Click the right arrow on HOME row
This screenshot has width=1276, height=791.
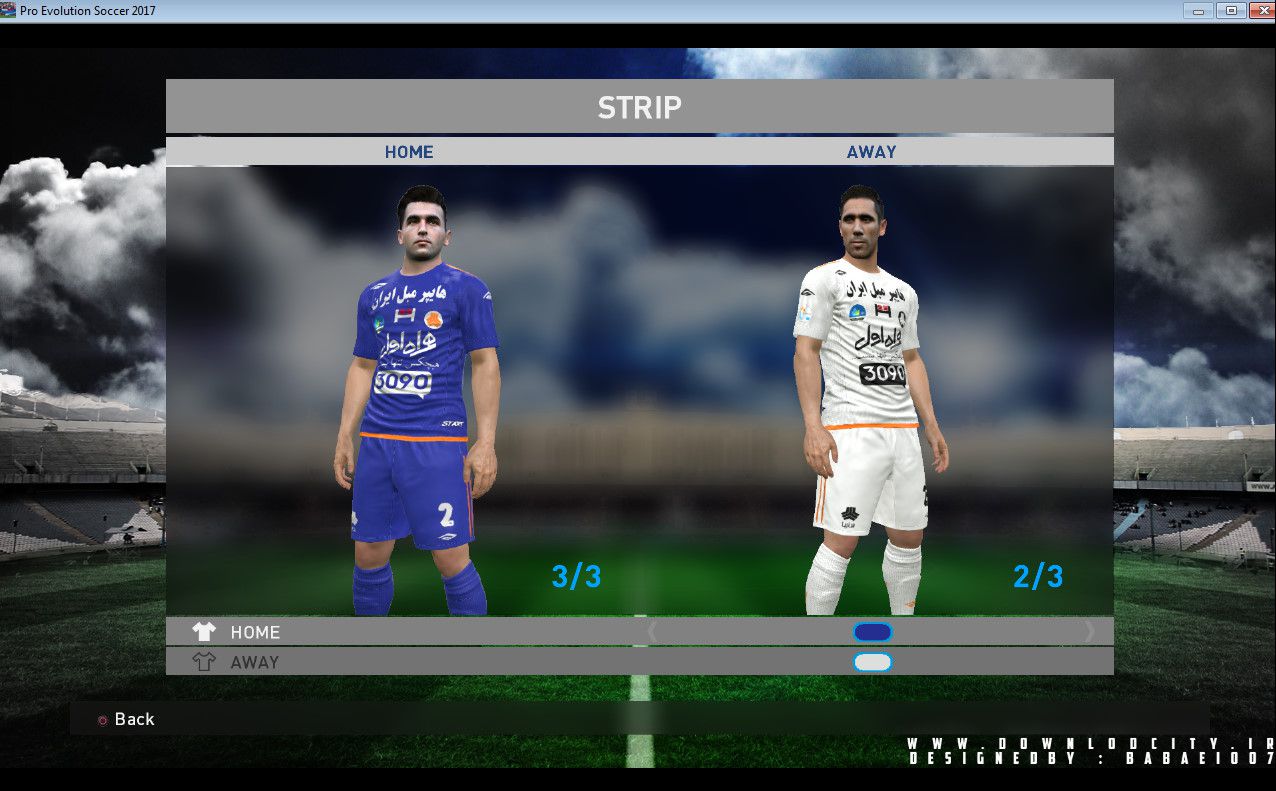tap(1089, 632)
